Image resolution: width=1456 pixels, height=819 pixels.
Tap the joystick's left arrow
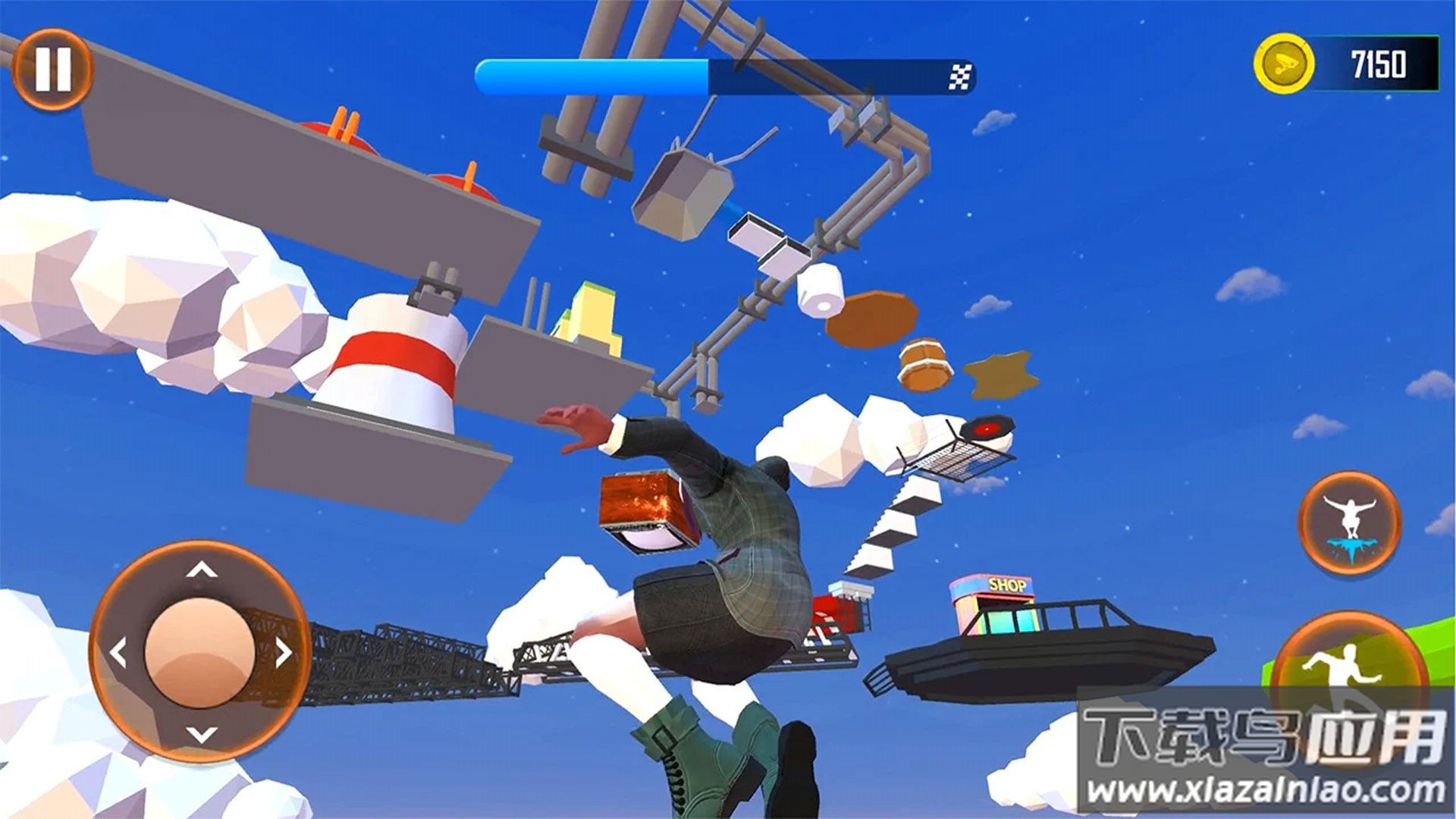118,653
